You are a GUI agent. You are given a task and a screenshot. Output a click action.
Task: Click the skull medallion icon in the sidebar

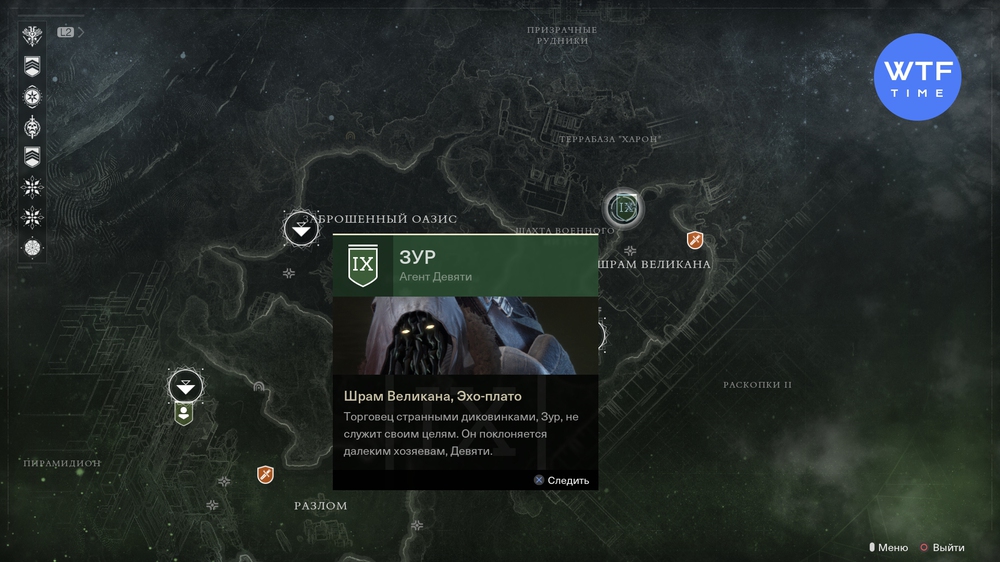coord(33,127)
